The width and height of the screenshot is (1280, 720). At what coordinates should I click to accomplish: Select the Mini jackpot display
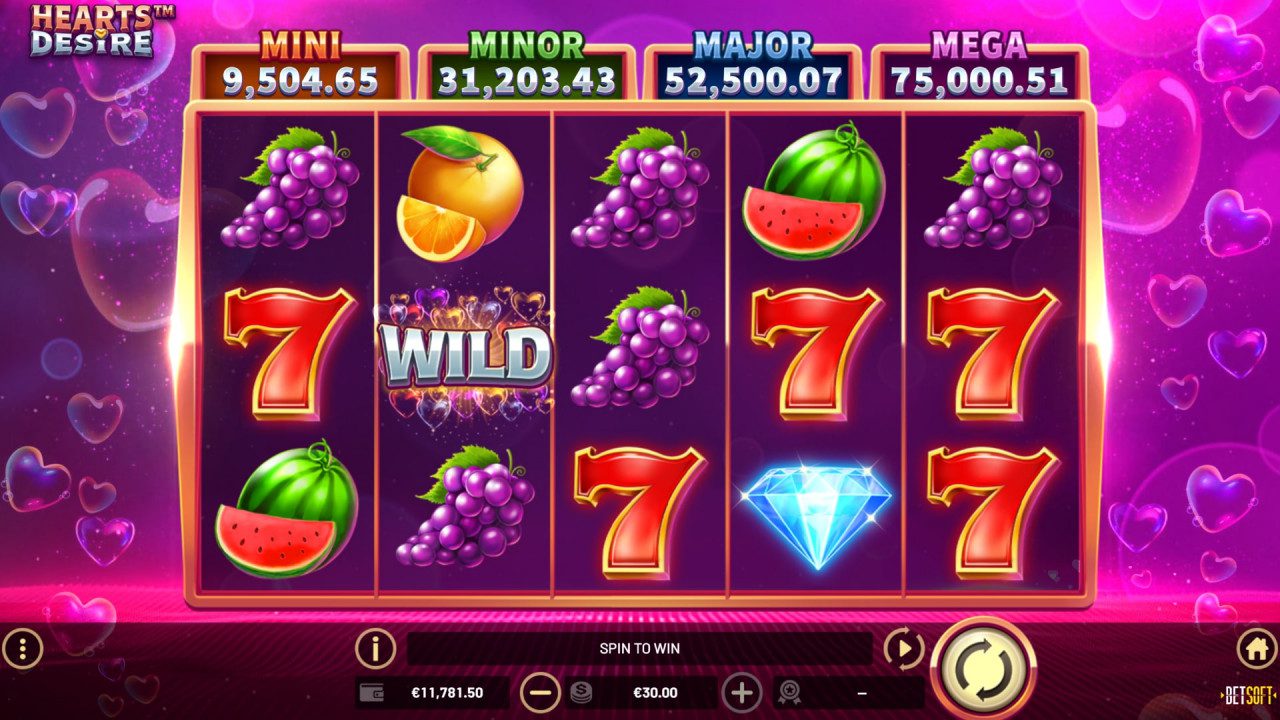(300, 60)
